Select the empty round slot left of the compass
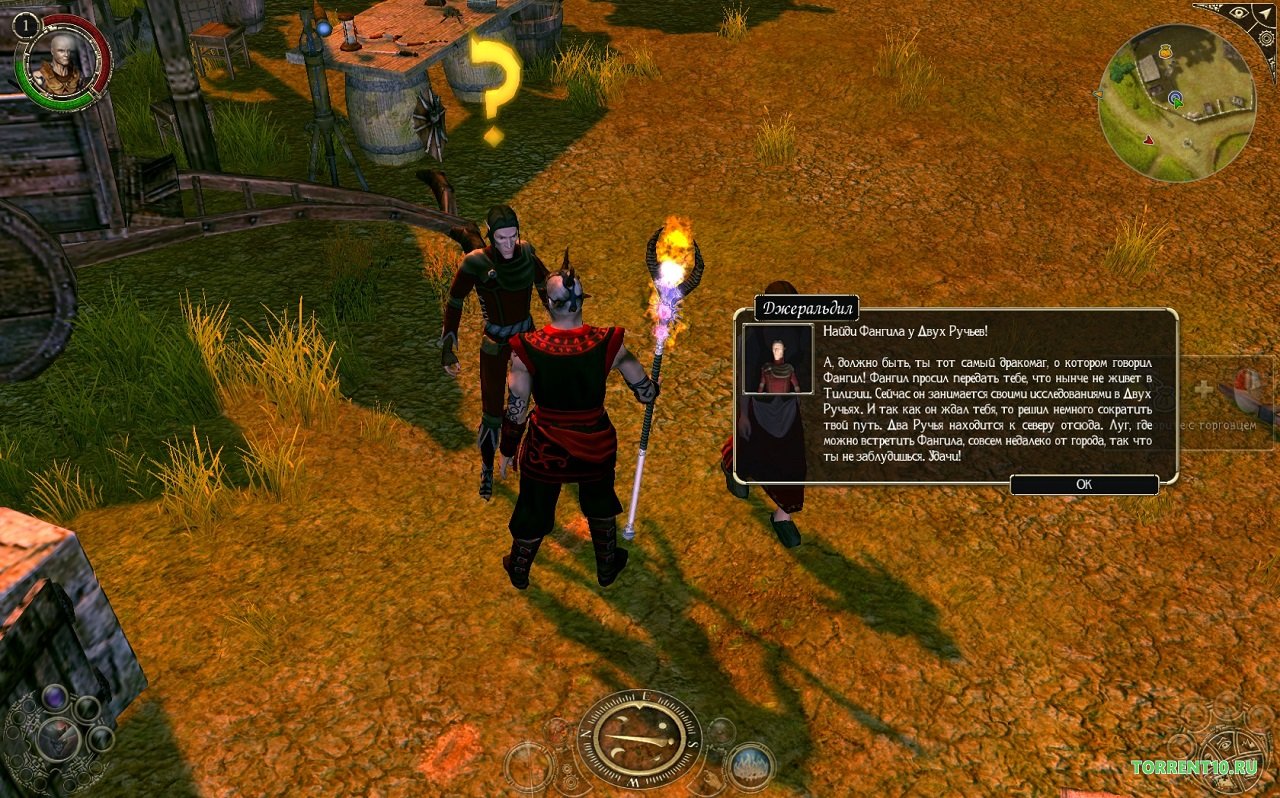 pos(529,767)
